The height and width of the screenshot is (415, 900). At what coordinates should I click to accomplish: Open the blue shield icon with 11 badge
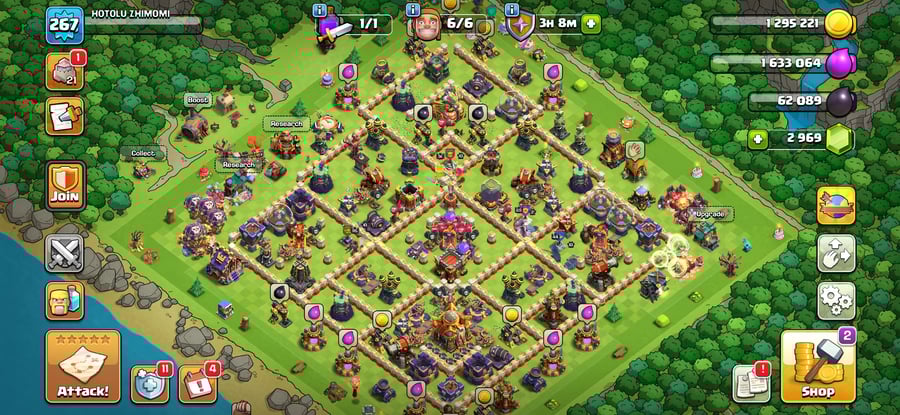tap(149, 384)
